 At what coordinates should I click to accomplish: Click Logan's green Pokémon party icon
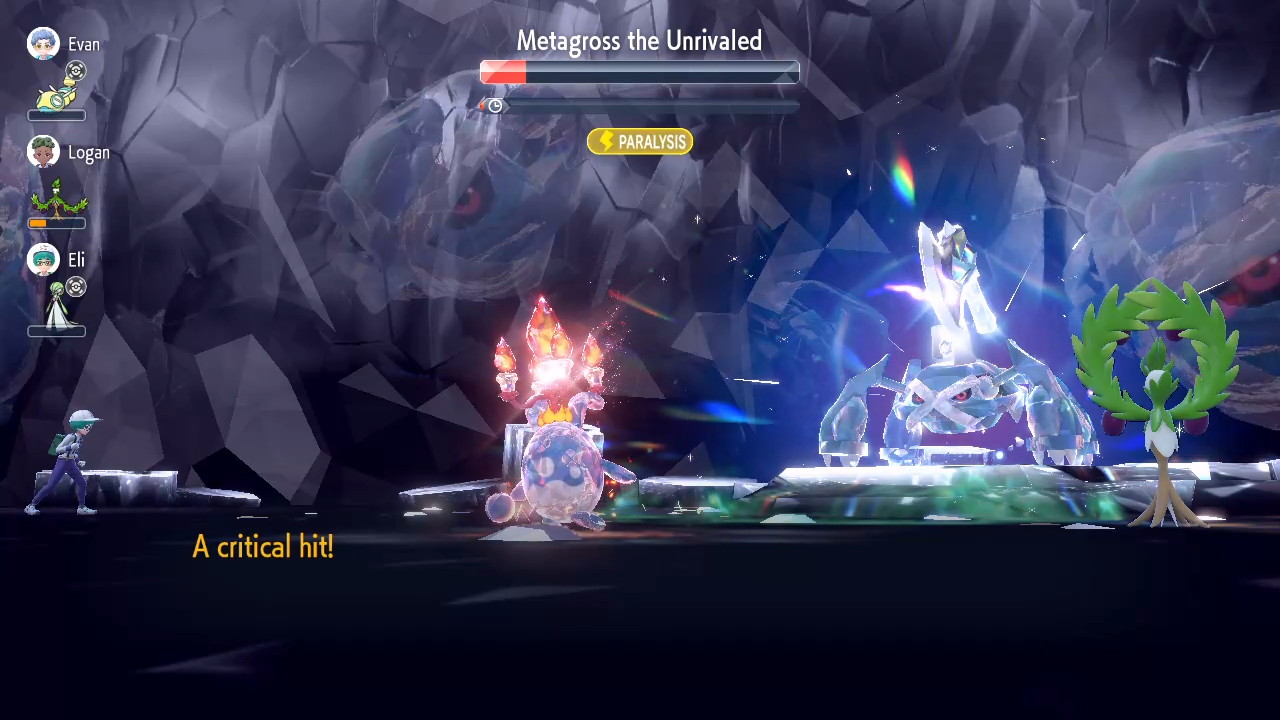coord(56,197)
